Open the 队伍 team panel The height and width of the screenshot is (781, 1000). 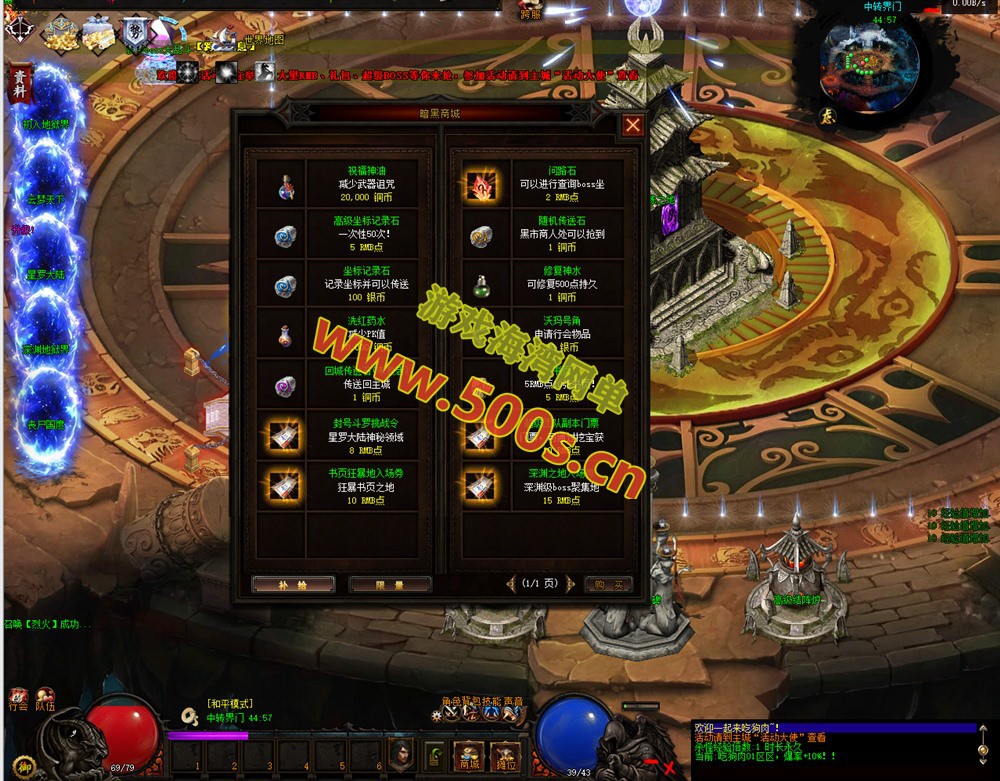[x=45, y=700]
